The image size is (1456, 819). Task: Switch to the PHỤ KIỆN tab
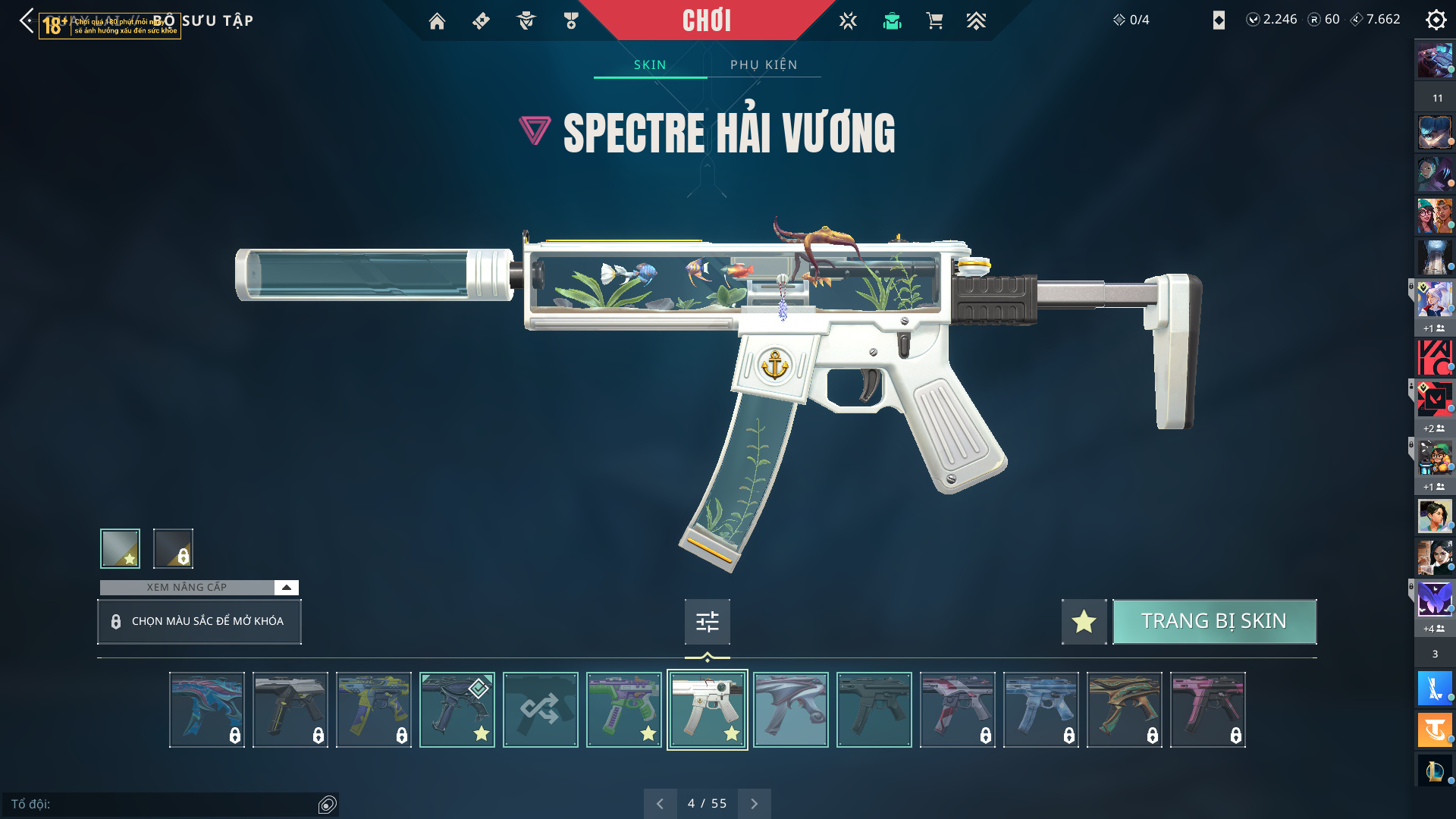[764, 64]
